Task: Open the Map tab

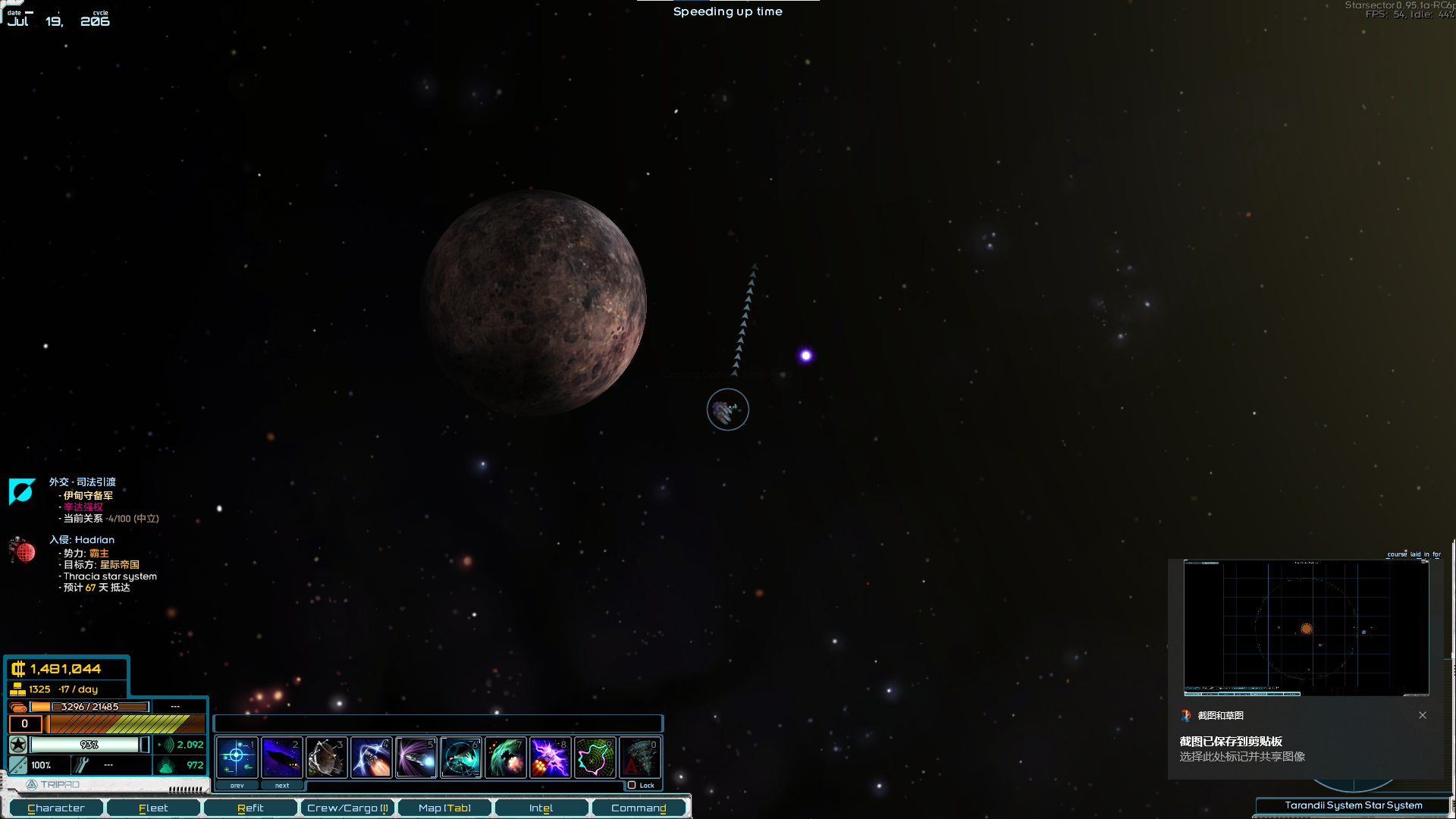Action: 444,808
